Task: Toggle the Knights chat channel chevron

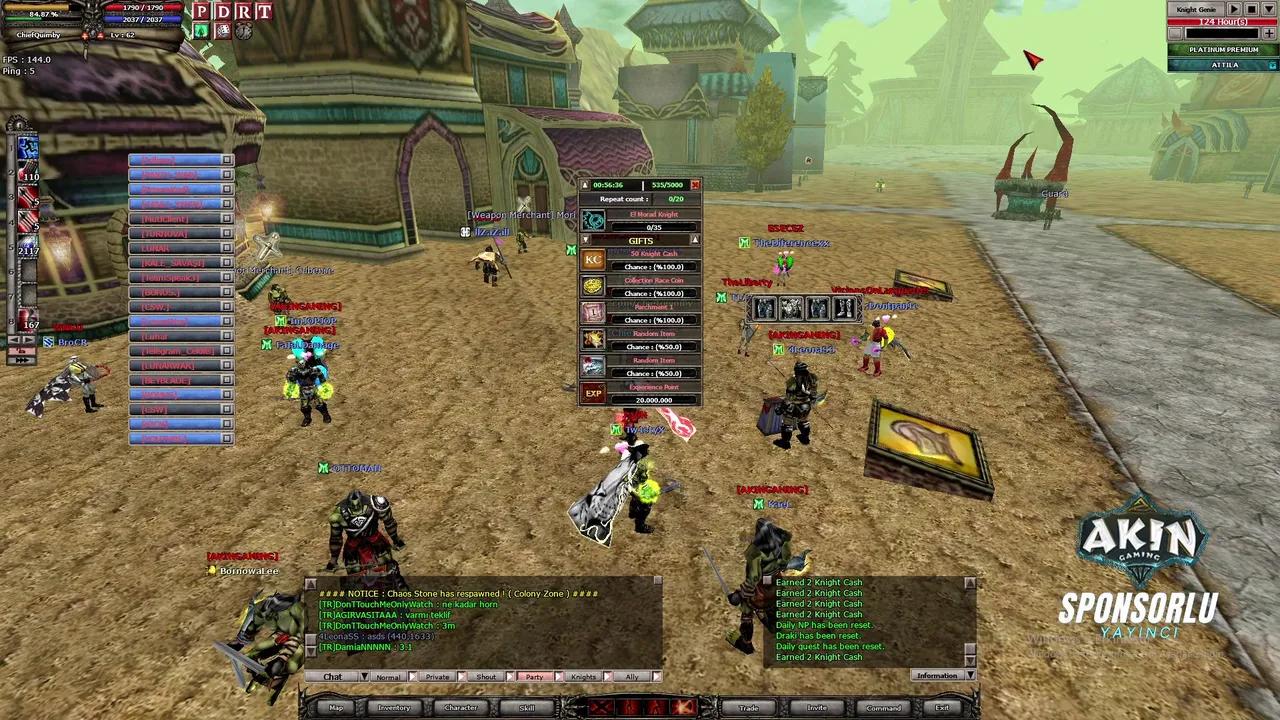Action: [606, 677]
